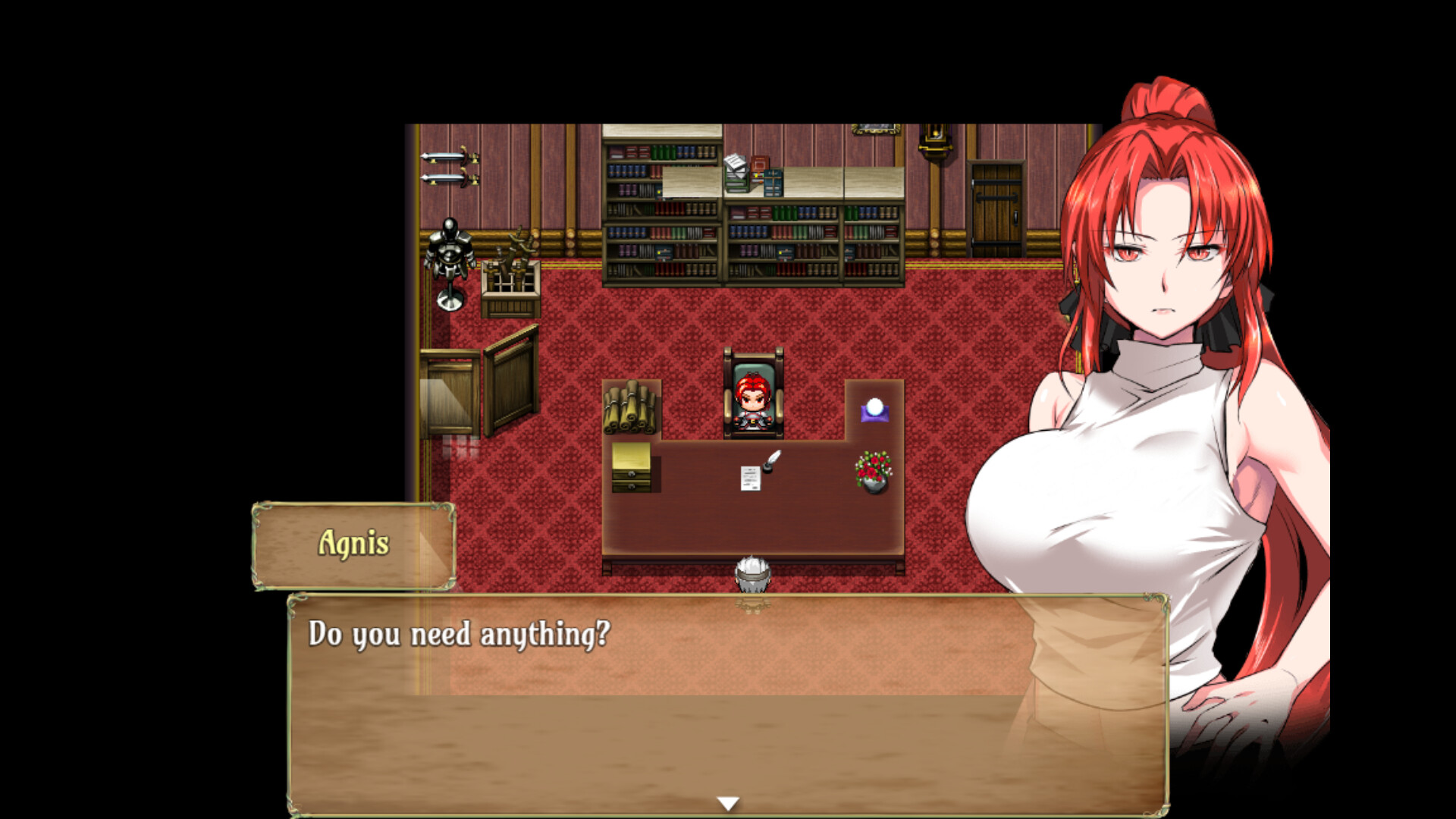Click the Agnis name plate
This screenshot has height=819, width=1456.
(x=353, y=544)
